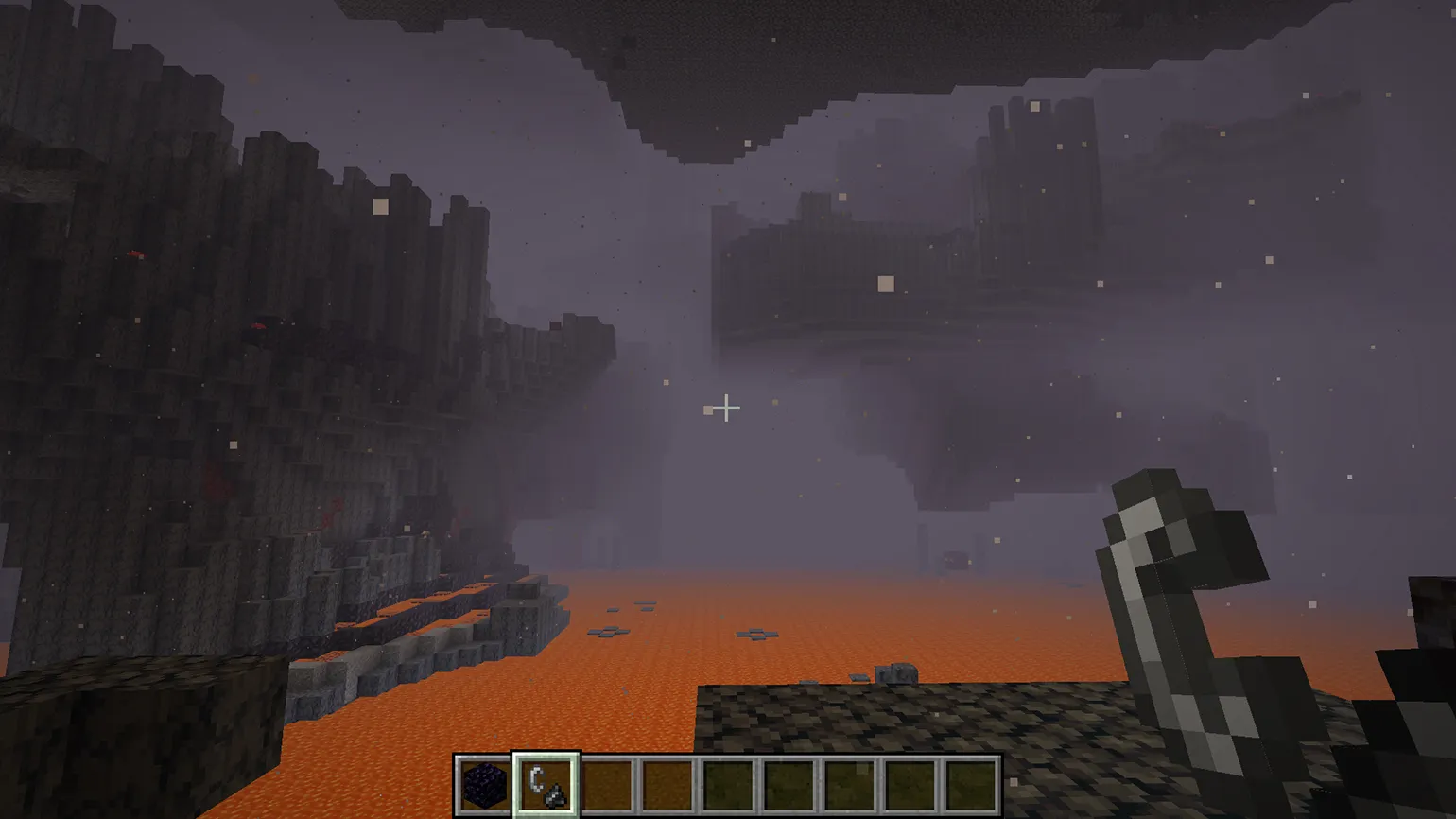Select the obsidian block hotbar slot
This screenshot has height=819, width=1456.
click(485, 784)
